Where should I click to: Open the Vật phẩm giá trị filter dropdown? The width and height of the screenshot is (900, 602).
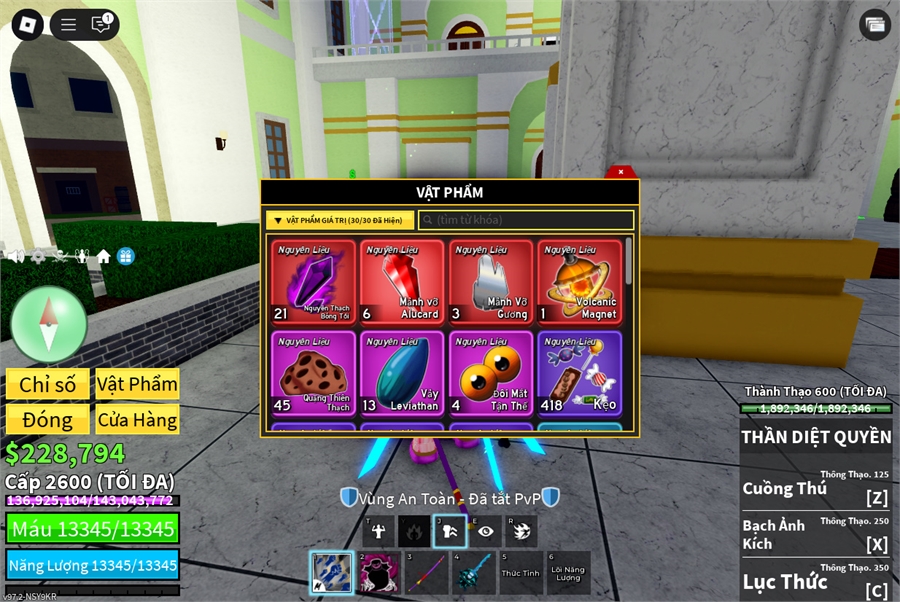tap(340, 220)
